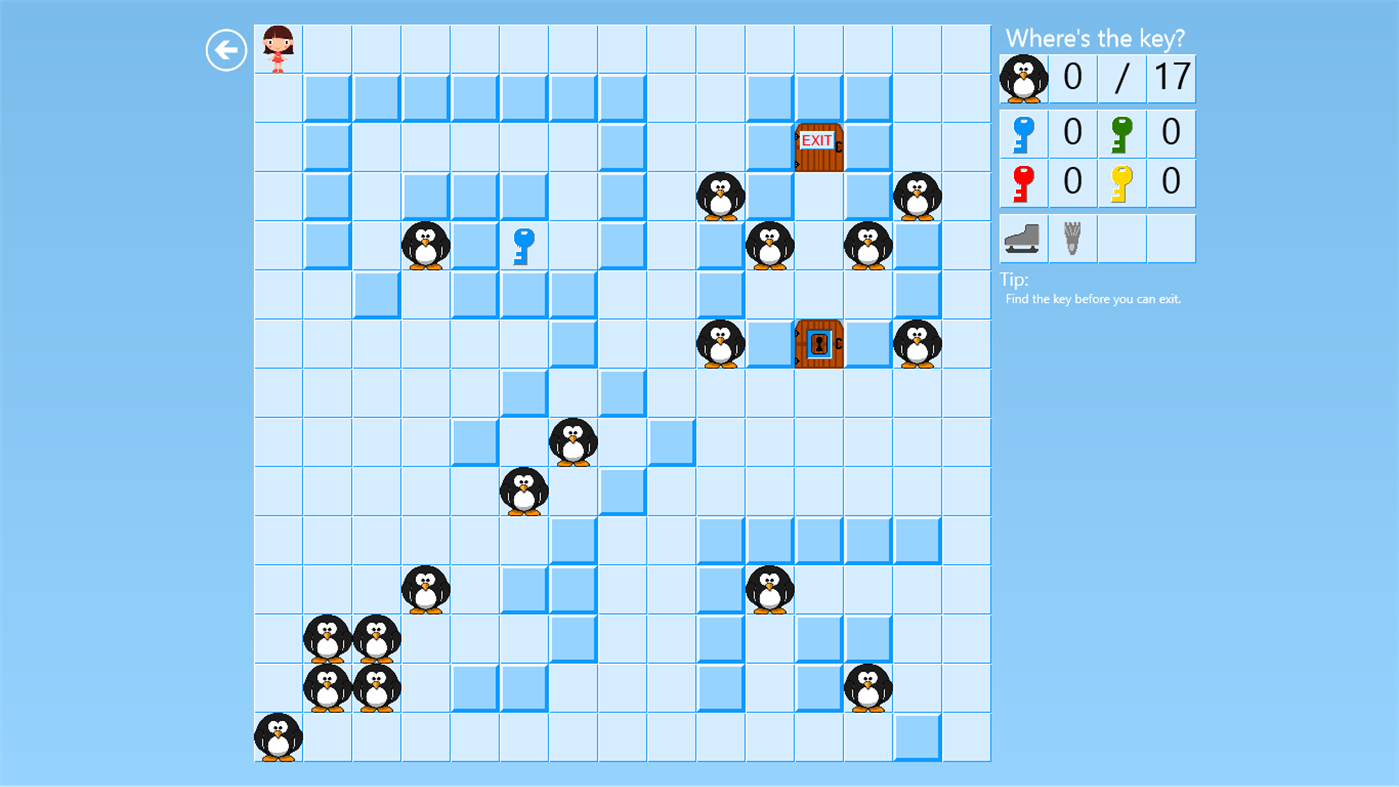
Task: Open the EXIT door on the board
Action: [x=819, y=146]
